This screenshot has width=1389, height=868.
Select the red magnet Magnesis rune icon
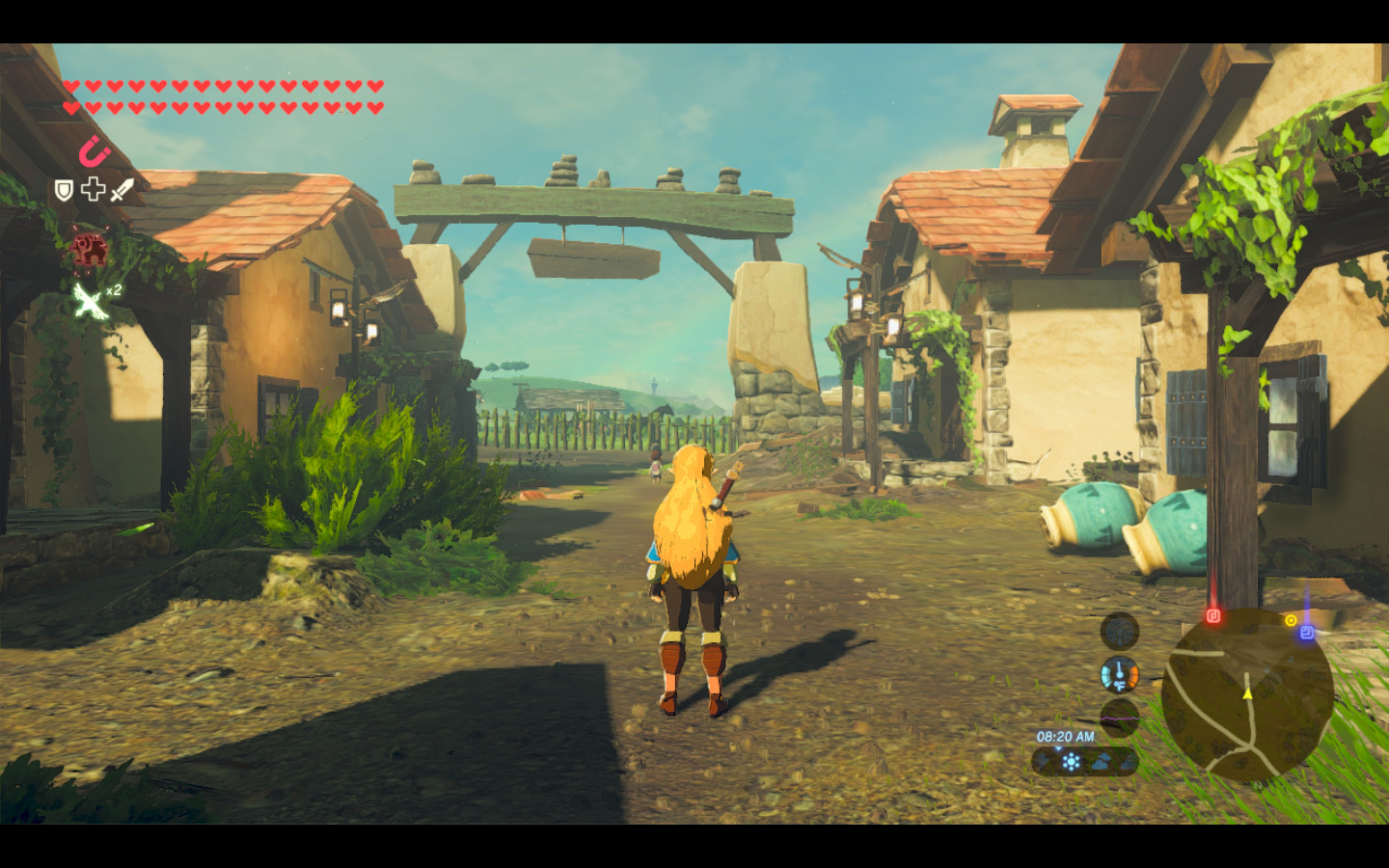[94, 151]
